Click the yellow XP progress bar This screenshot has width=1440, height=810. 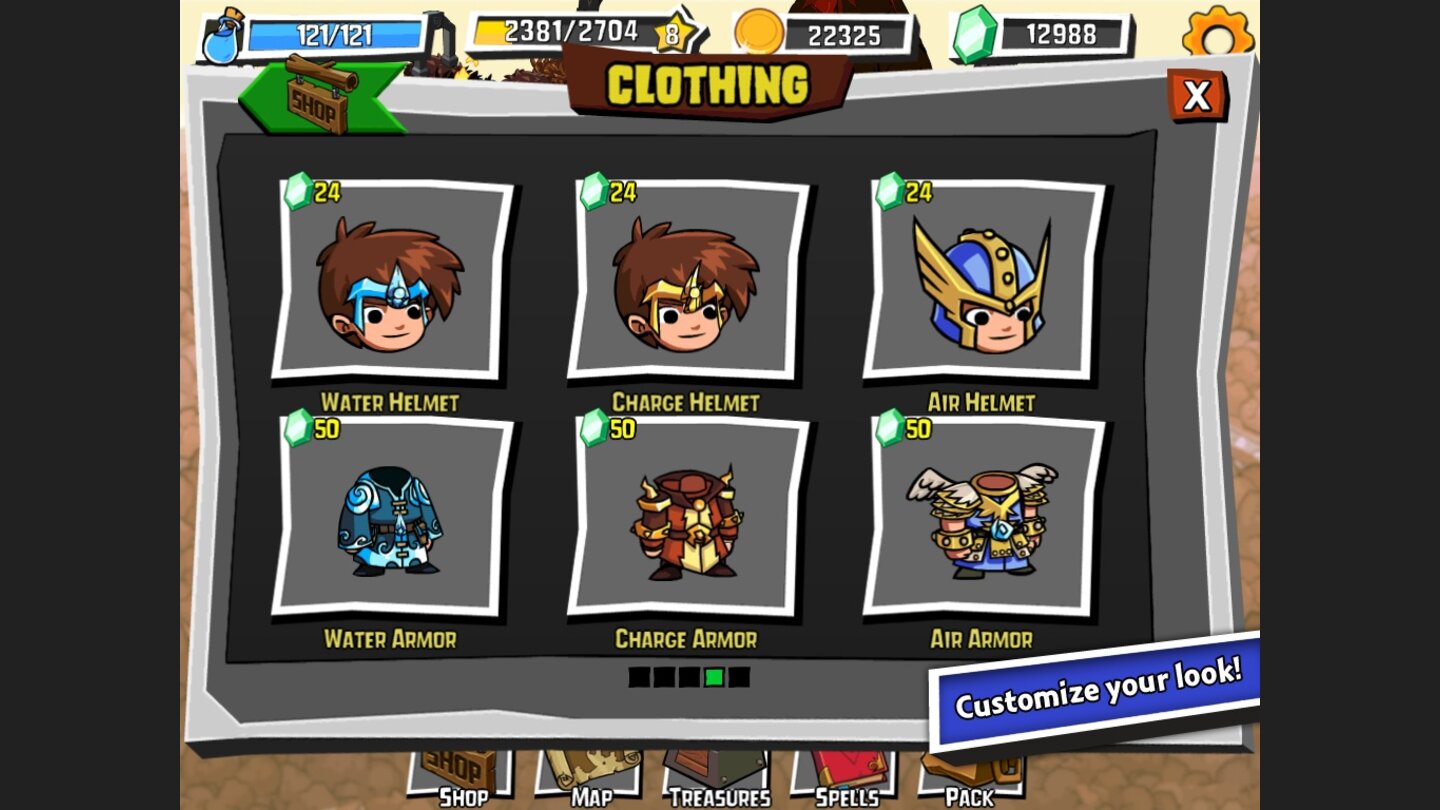560,30
